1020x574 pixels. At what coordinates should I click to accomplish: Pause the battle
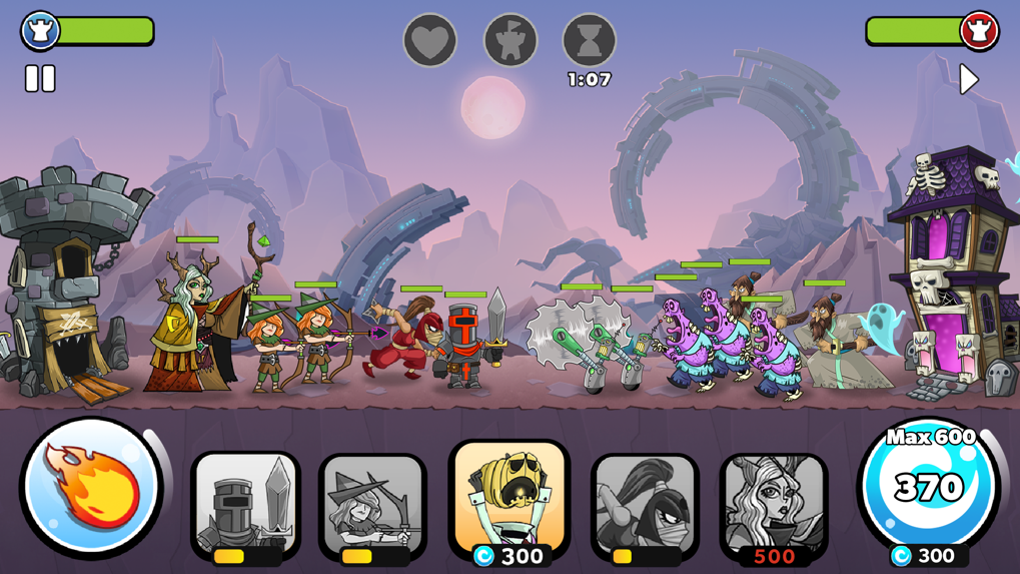(x=40, y=79)
